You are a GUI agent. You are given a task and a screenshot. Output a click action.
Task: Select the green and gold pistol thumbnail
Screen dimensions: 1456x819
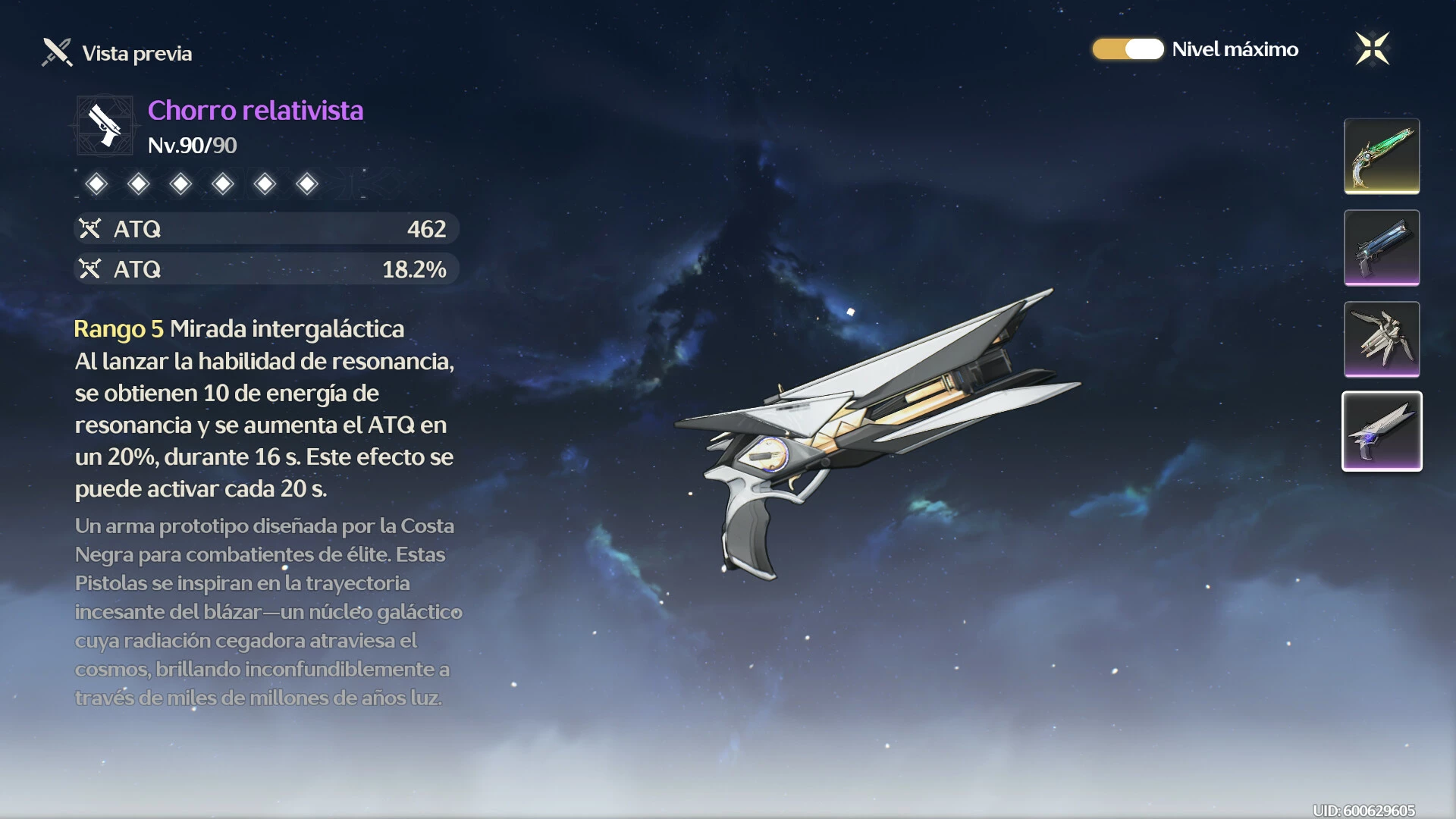(x=1382, y=156)
